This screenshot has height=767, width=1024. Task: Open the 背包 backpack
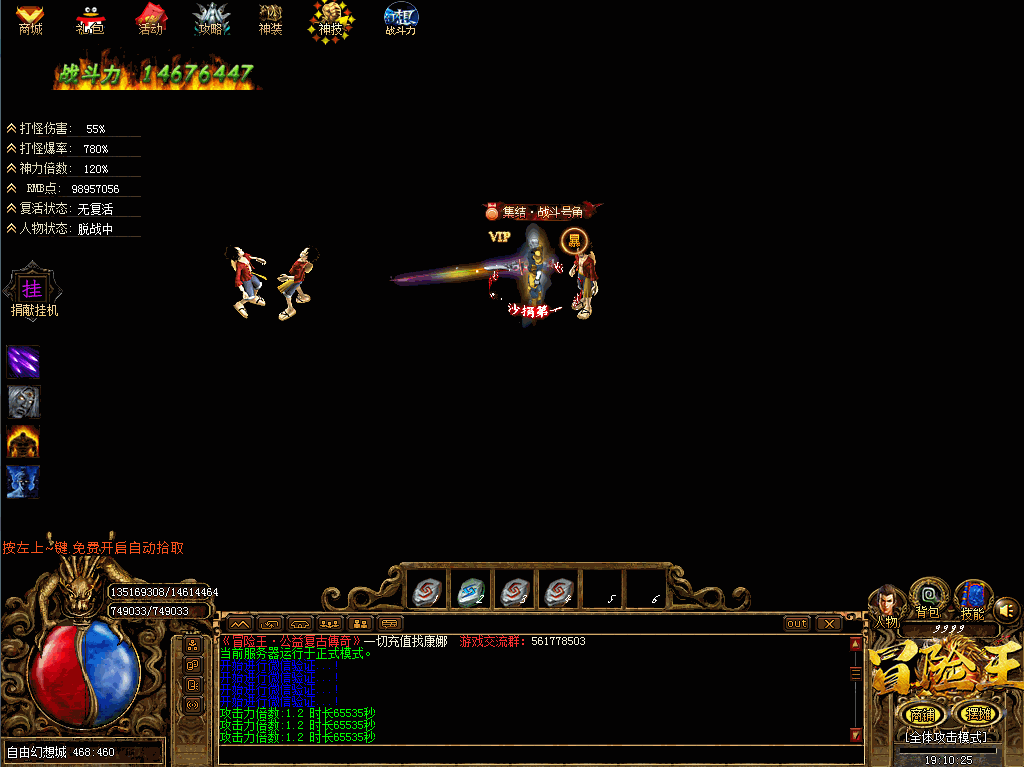pyautogui.click(x=928, y=597)
